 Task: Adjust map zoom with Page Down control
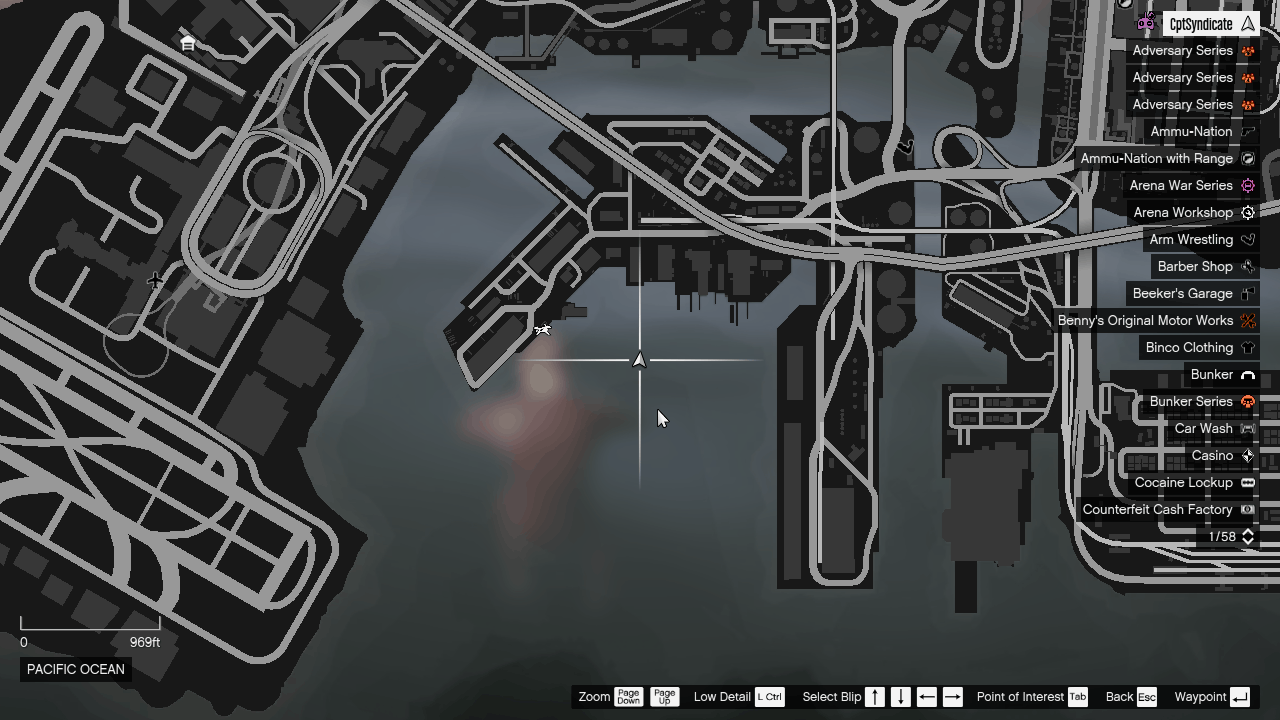(629, 697)
